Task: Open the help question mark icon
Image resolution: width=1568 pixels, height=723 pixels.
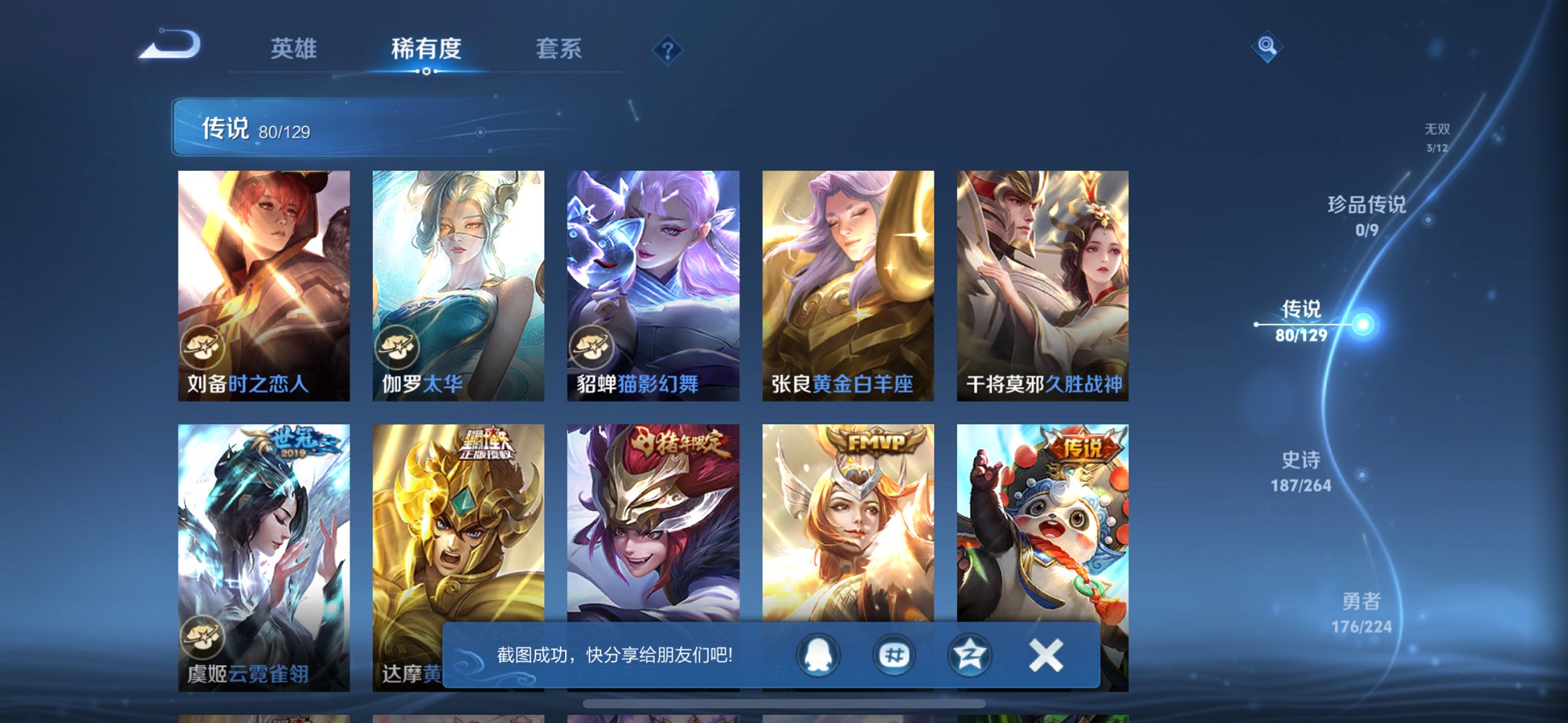Action: pos(667,49)
